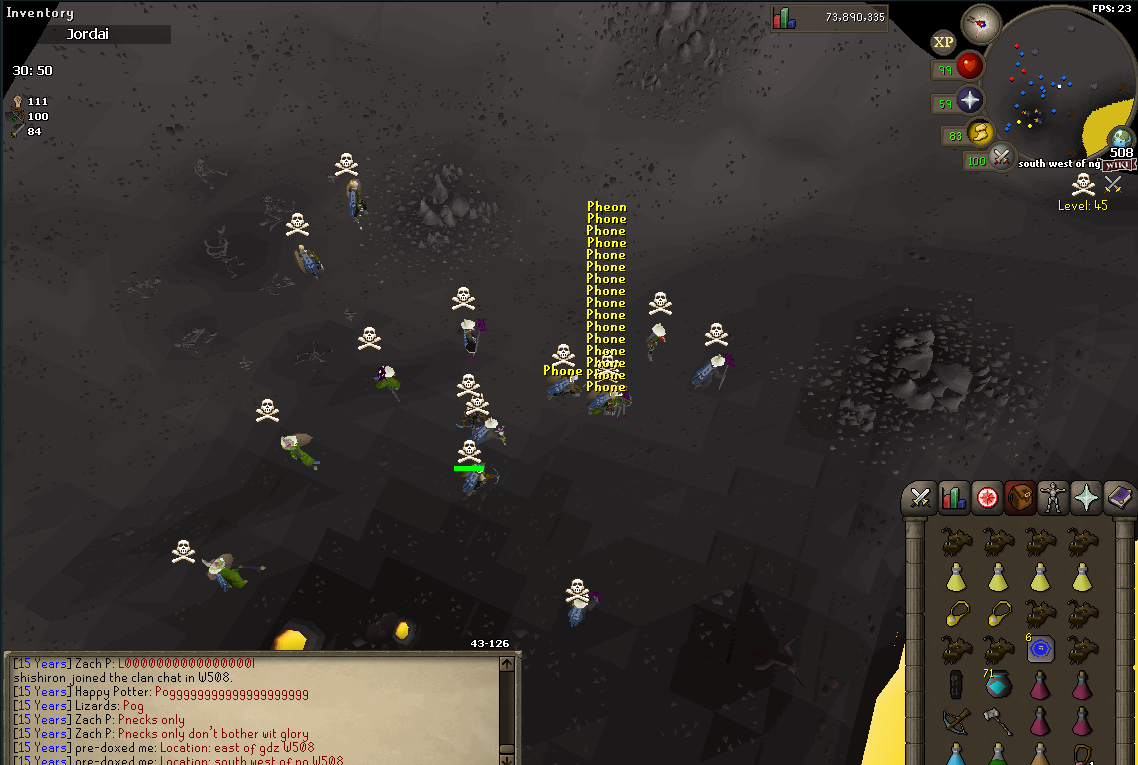Select the blue teleport tablet in inventory
This screenshot has width=1138, height=765.
[1041, 650]
